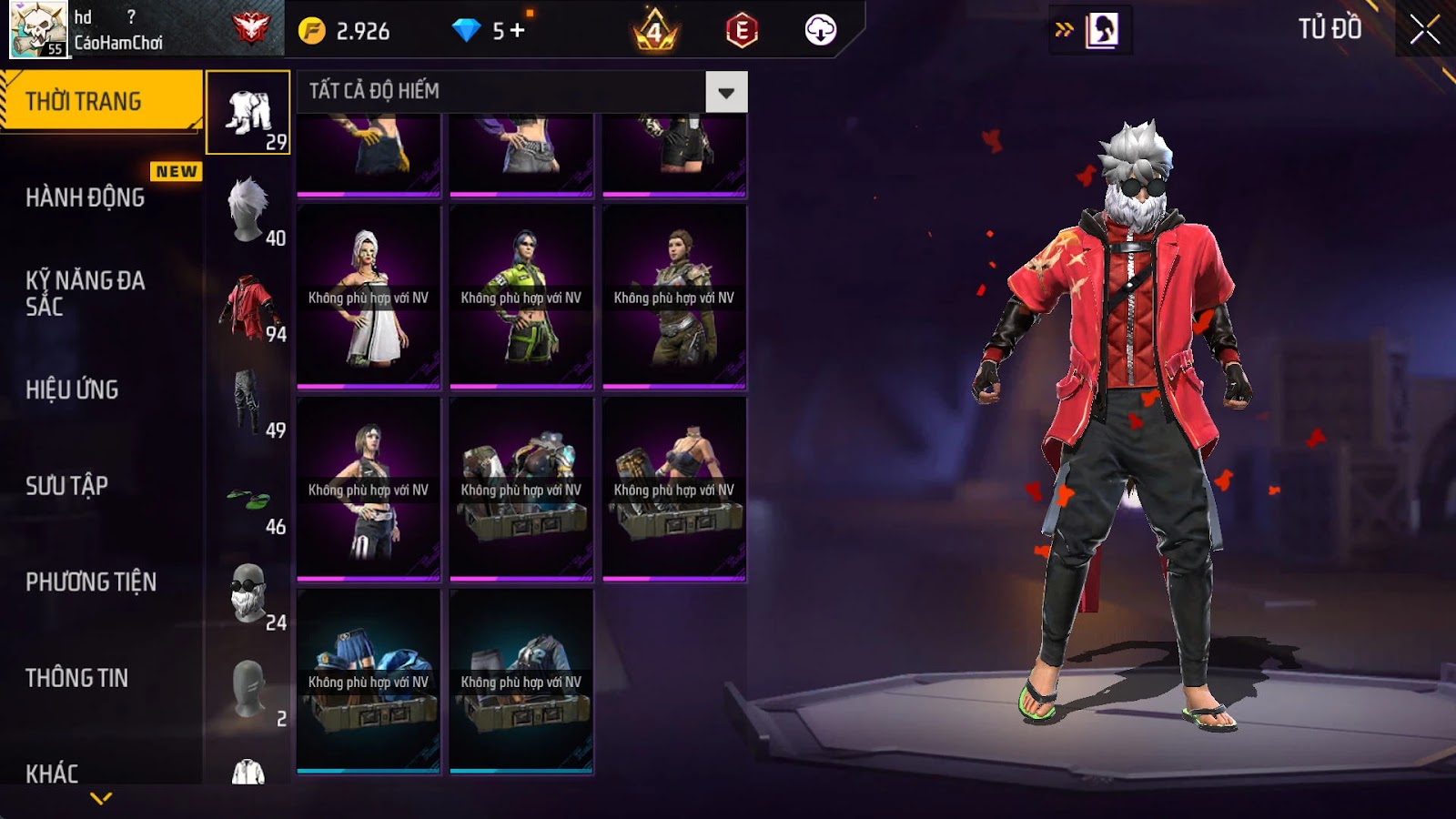Go to the Sưu Tập section
Viewport: 1456px width, 819px height.
[x=67, y=486]
